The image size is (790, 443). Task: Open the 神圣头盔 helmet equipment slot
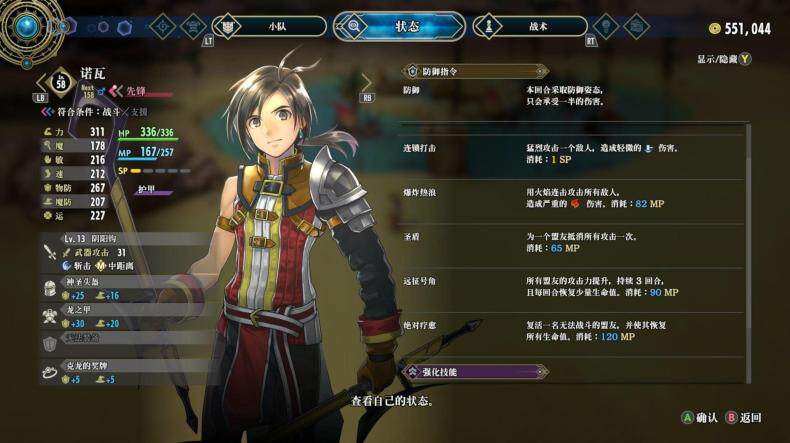95,289
